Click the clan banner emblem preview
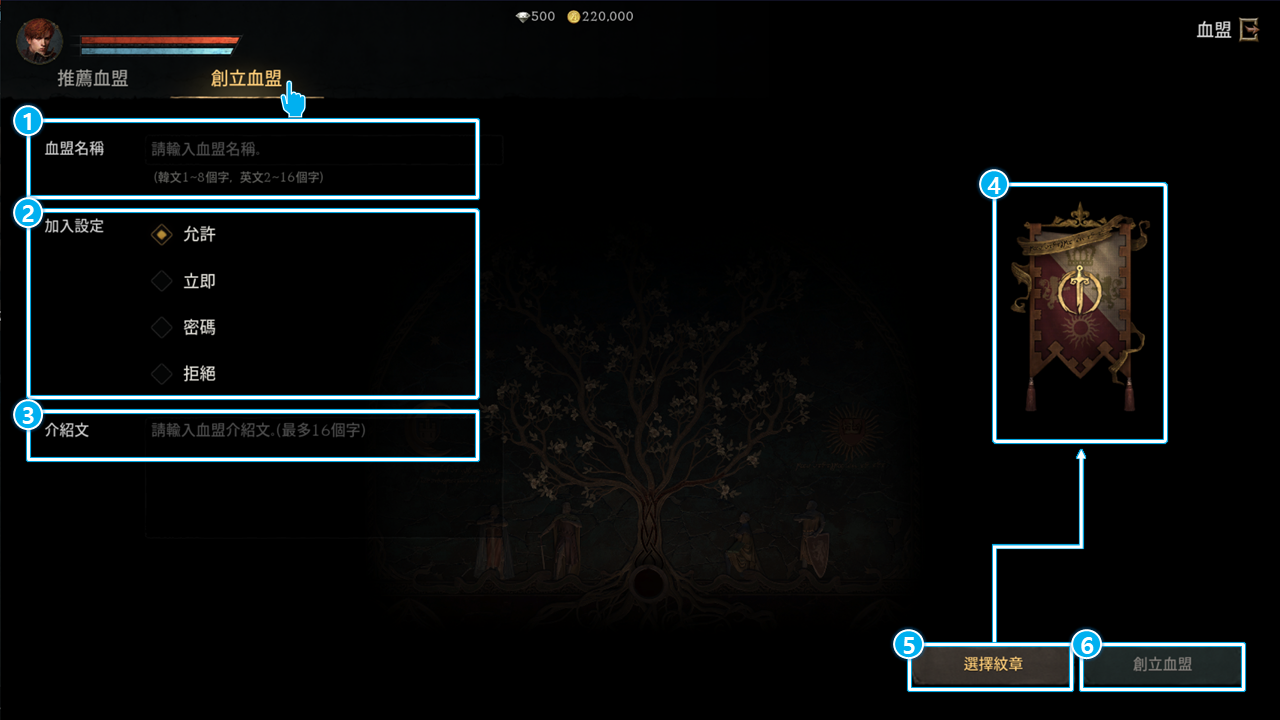1280x720 pixels. (x=1080, y=310)
